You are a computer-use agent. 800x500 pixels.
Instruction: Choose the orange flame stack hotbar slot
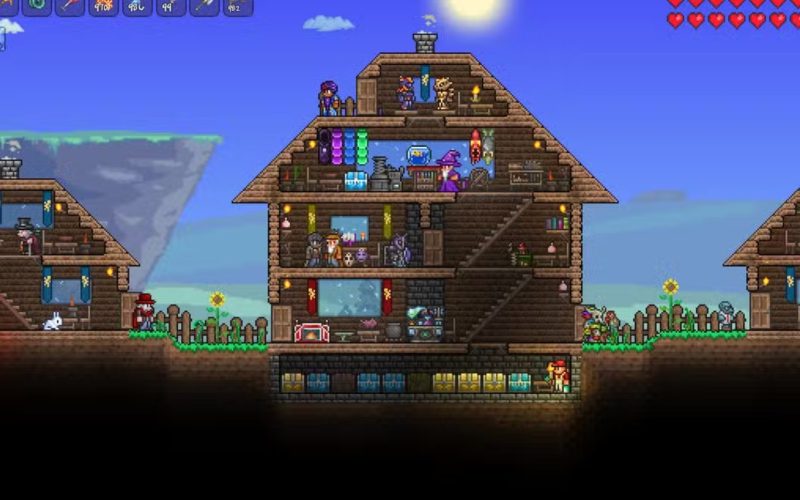[104, 6]
